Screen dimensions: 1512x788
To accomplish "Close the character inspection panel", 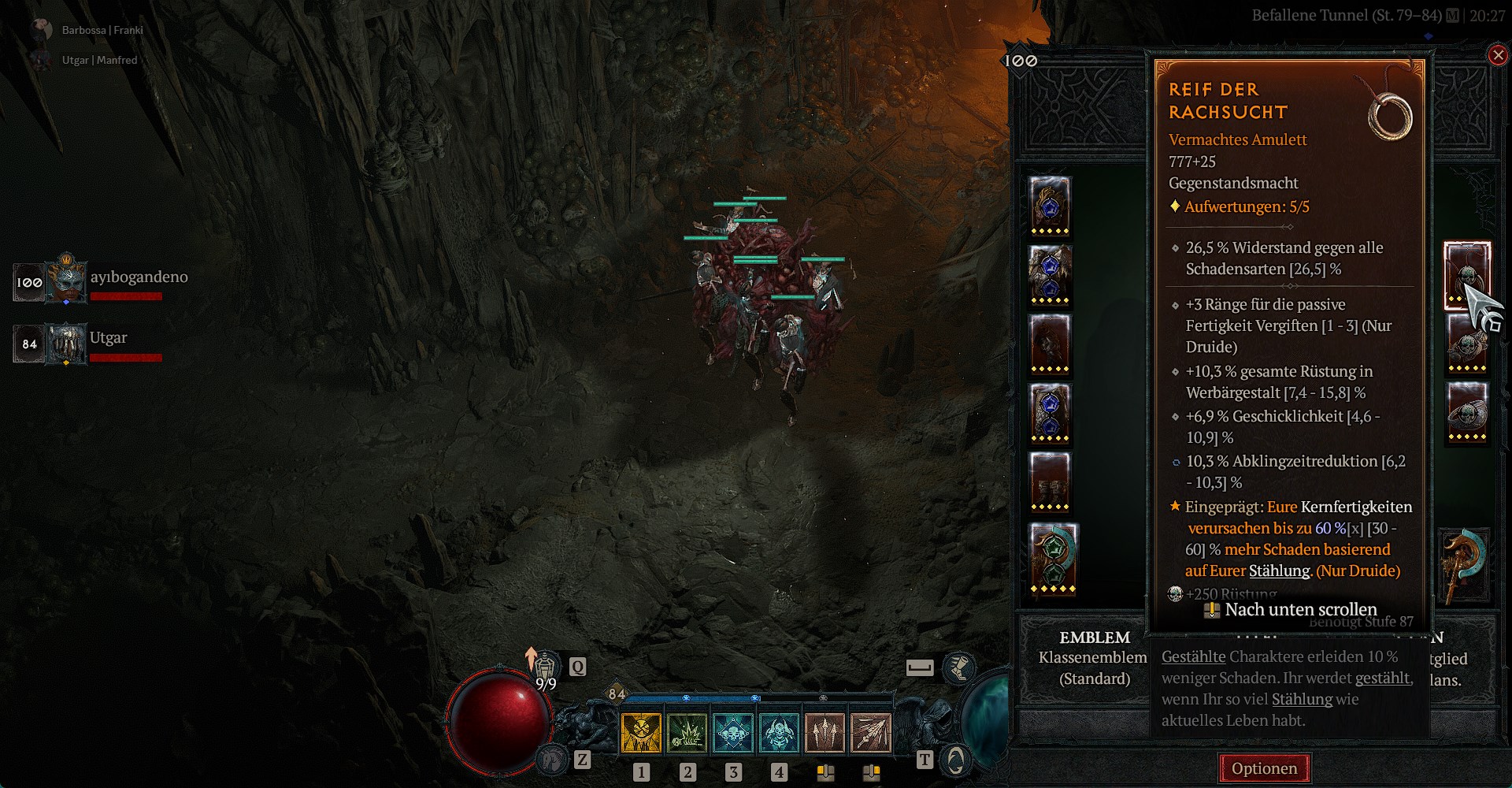I will pos(1498,55).
